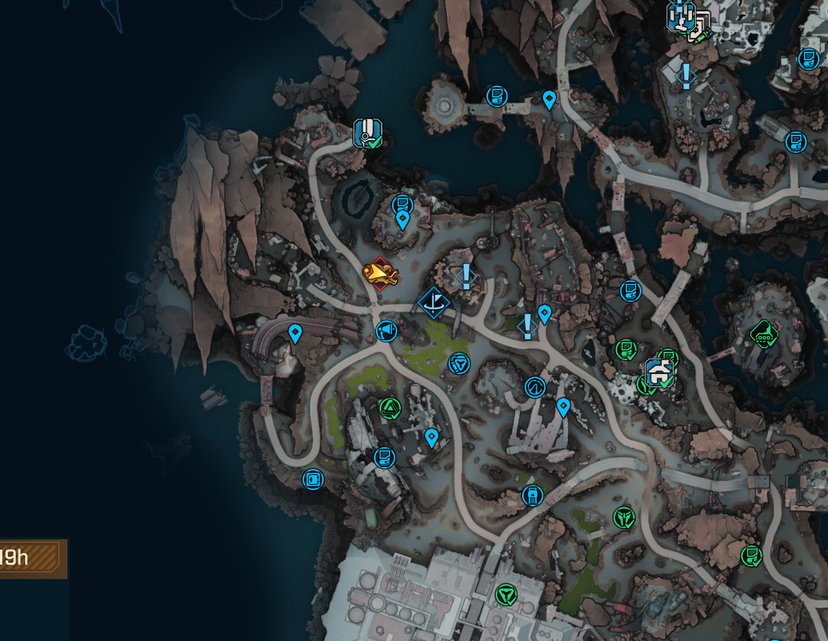Click the blue safe icon near the coast
Screen dimensions: 828x641
[x=313, y=479]
